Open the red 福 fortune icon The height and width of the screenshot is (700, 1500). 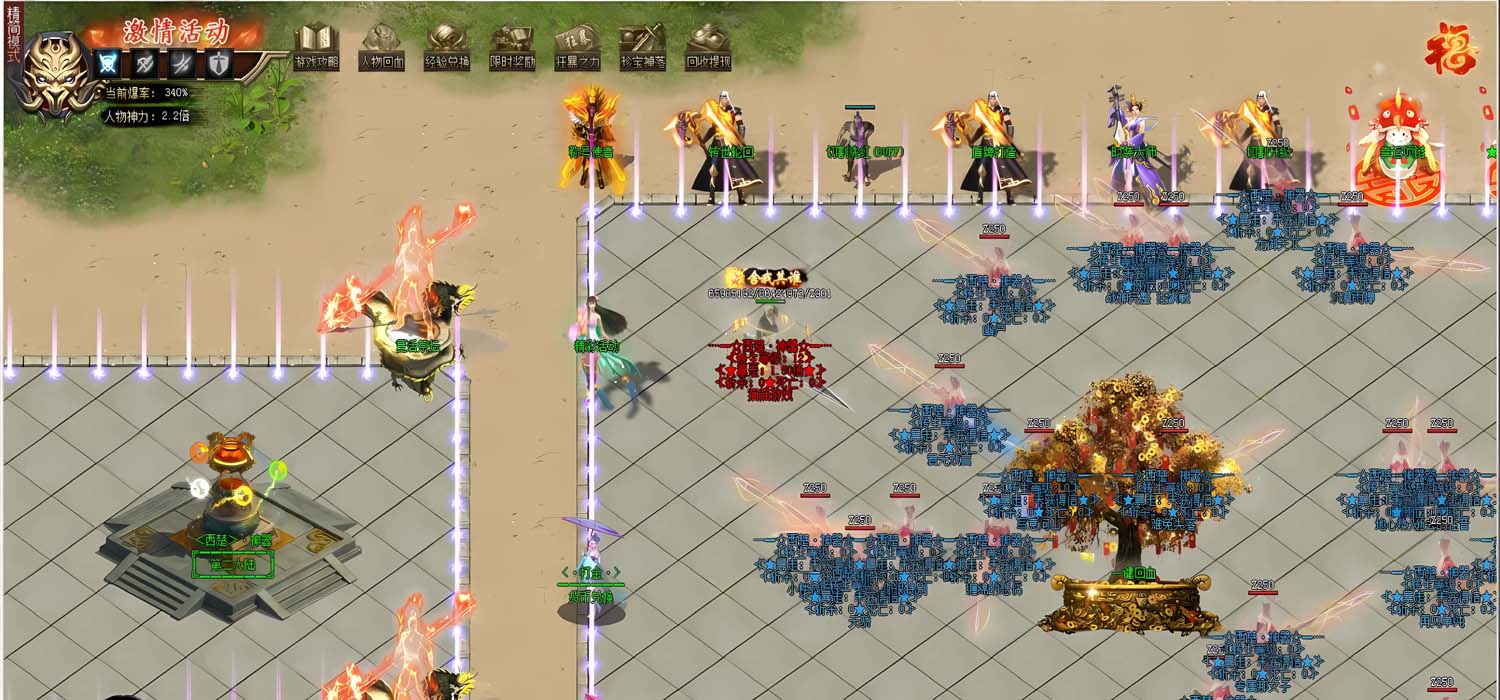point(1451,49)
